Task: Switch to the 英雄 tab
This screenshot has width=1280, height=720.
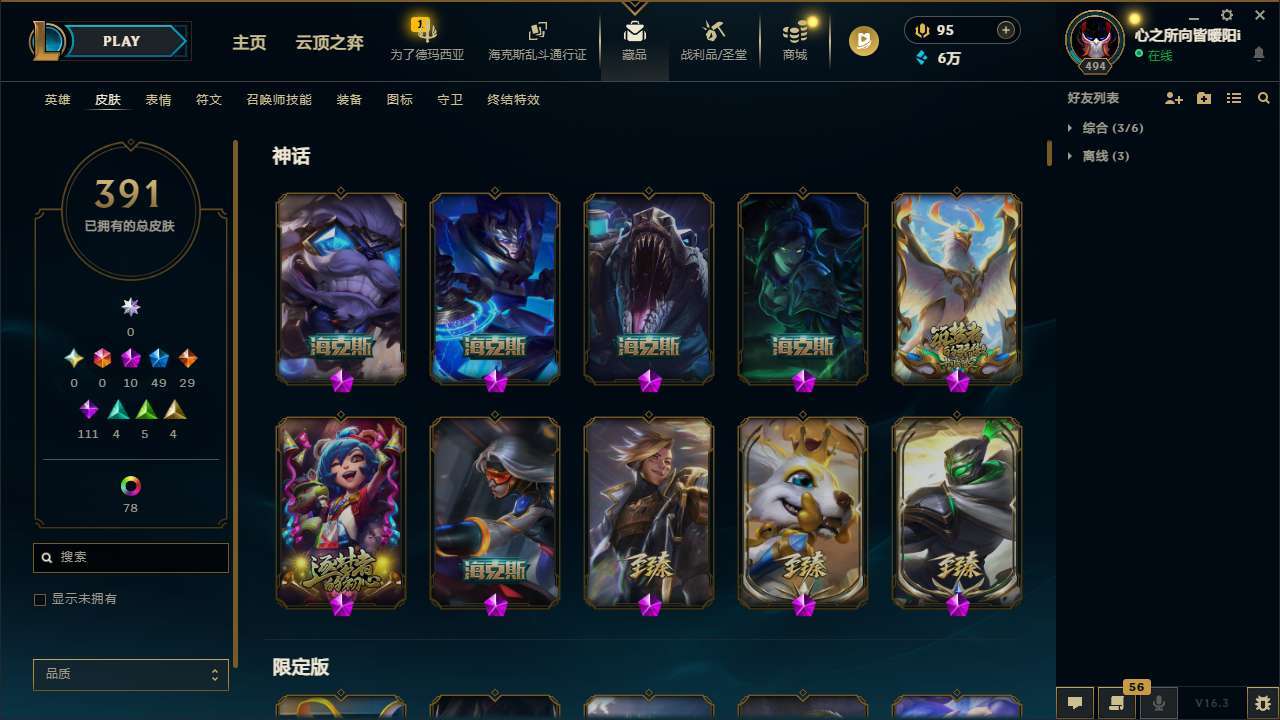Action: (57, 99)
